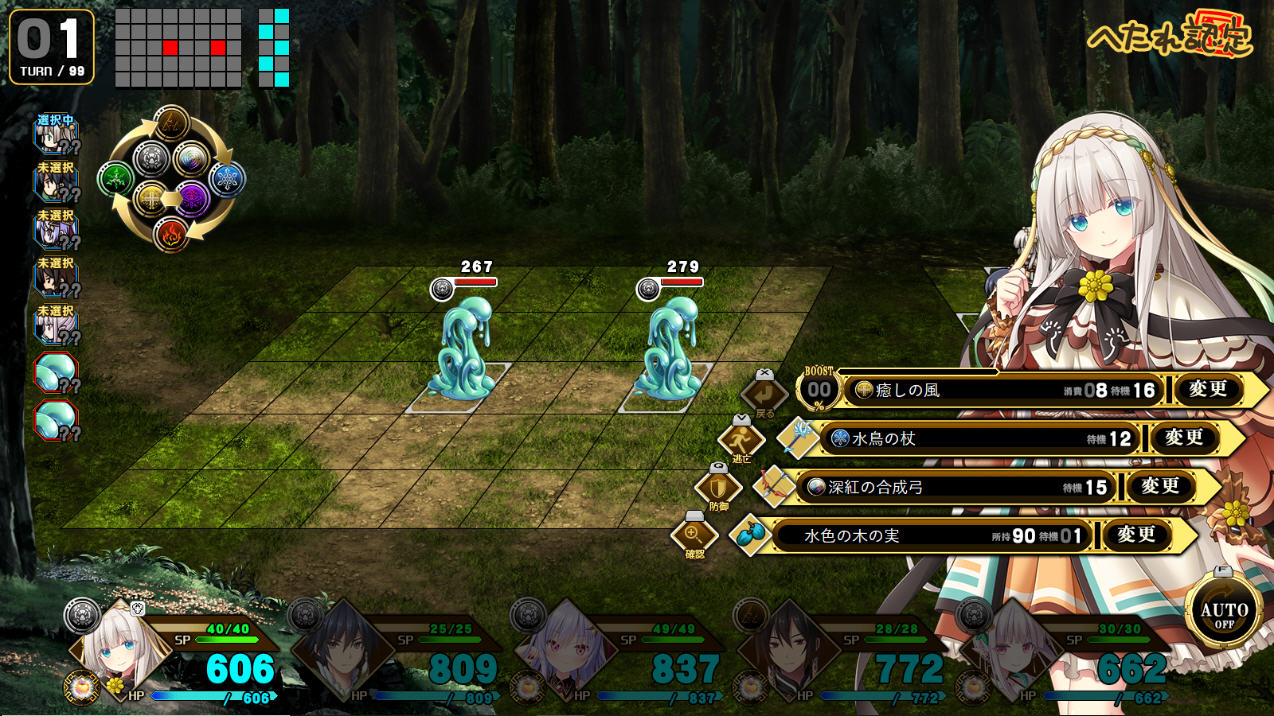Click 変更 beside 深紅の合成弓
The height and width of the screenshot is (716, 1274).
point(1160,487)
